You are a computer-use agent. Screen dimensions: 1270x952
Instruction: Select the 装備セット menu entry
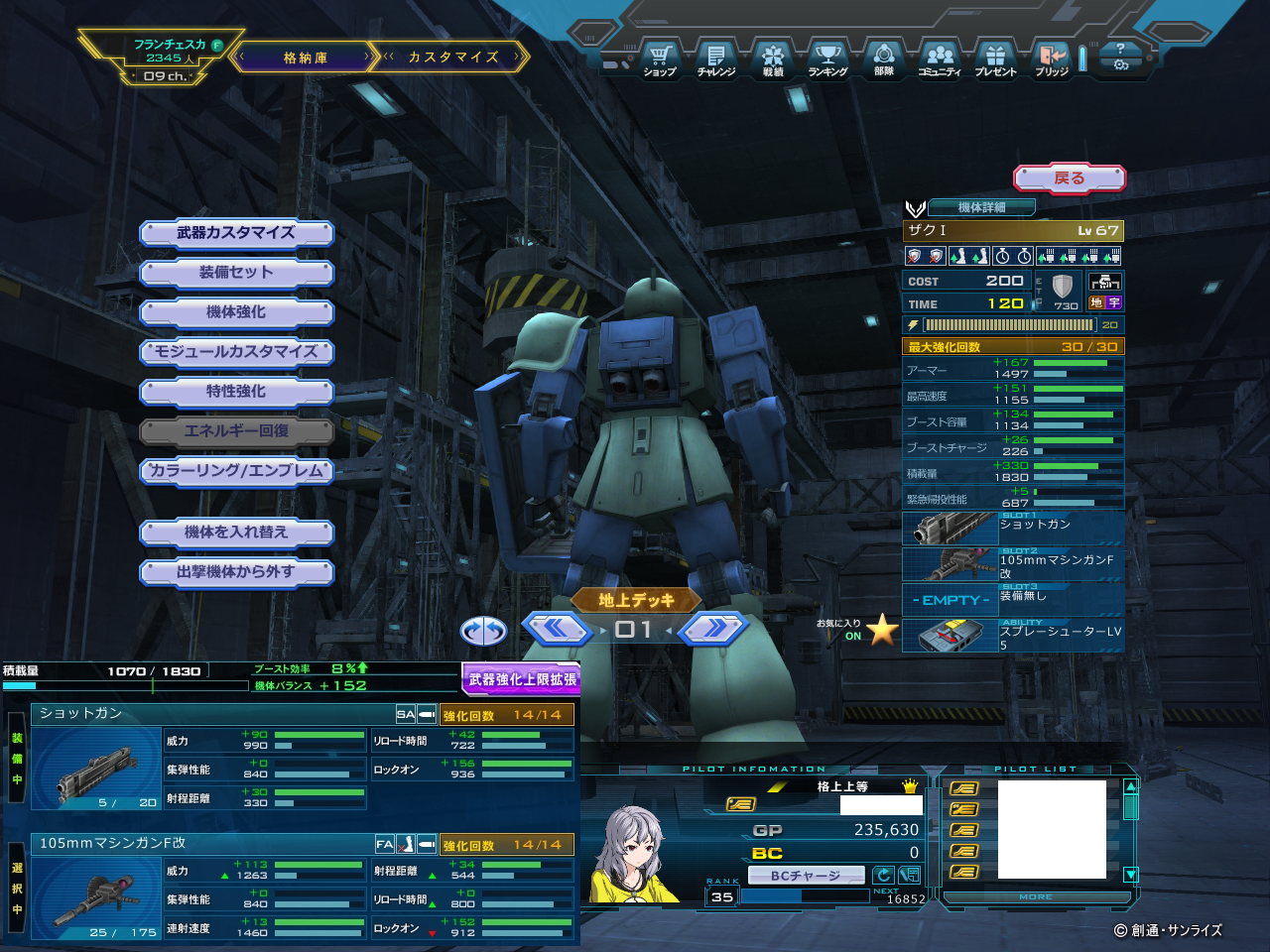click(236, 273)
